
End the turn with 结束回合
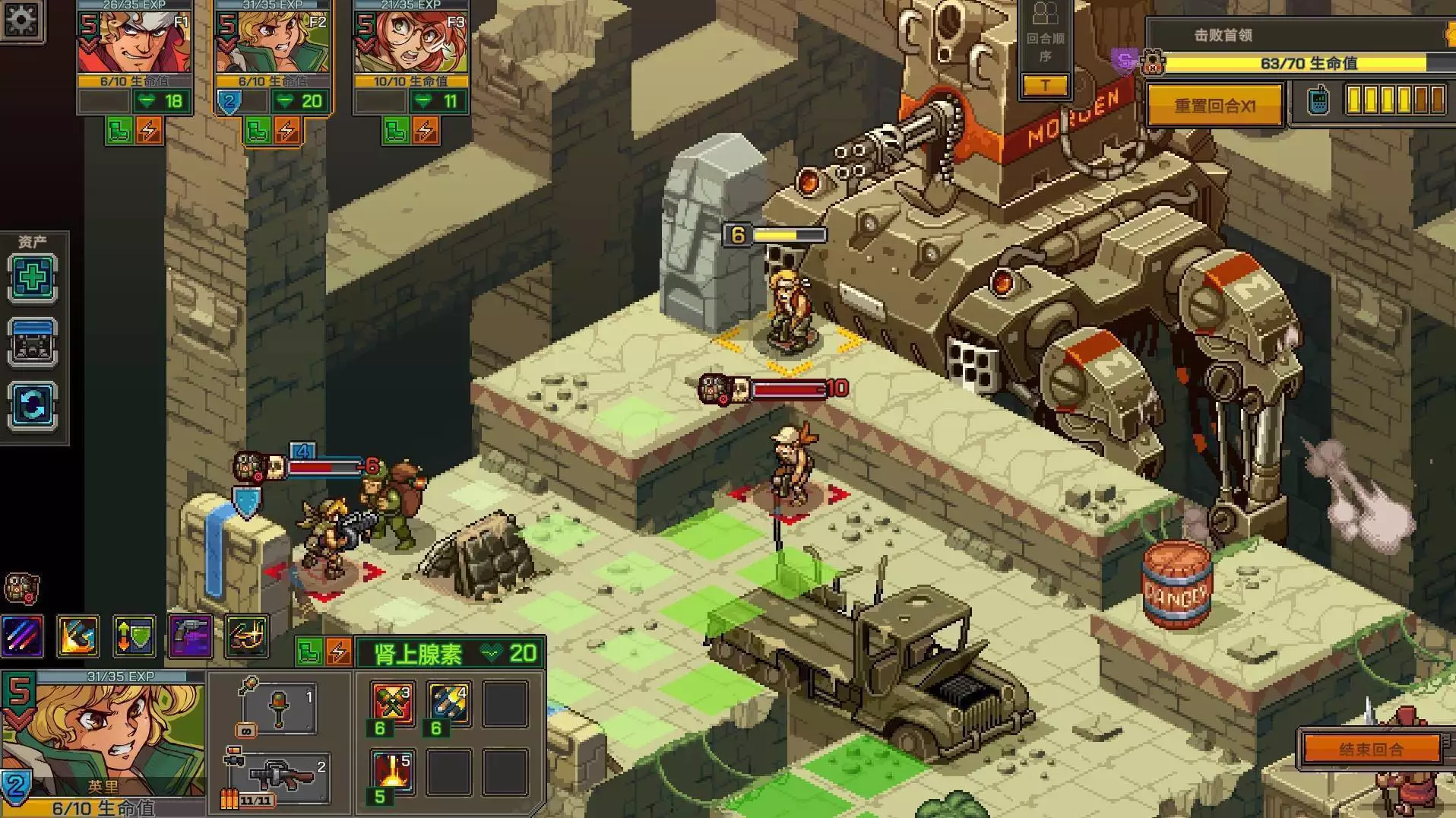(x=1371, y=749)
